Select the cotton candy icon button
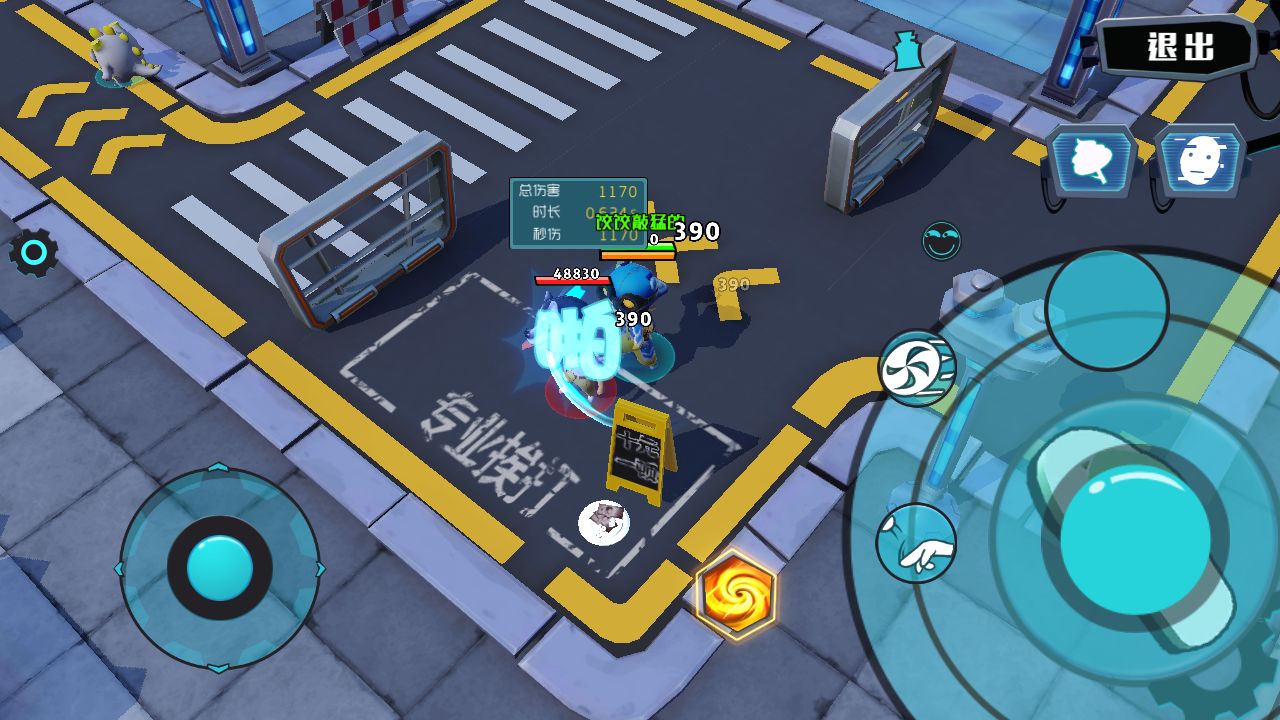Viewport: 1280px width, 720px height. click(1091, 161)
